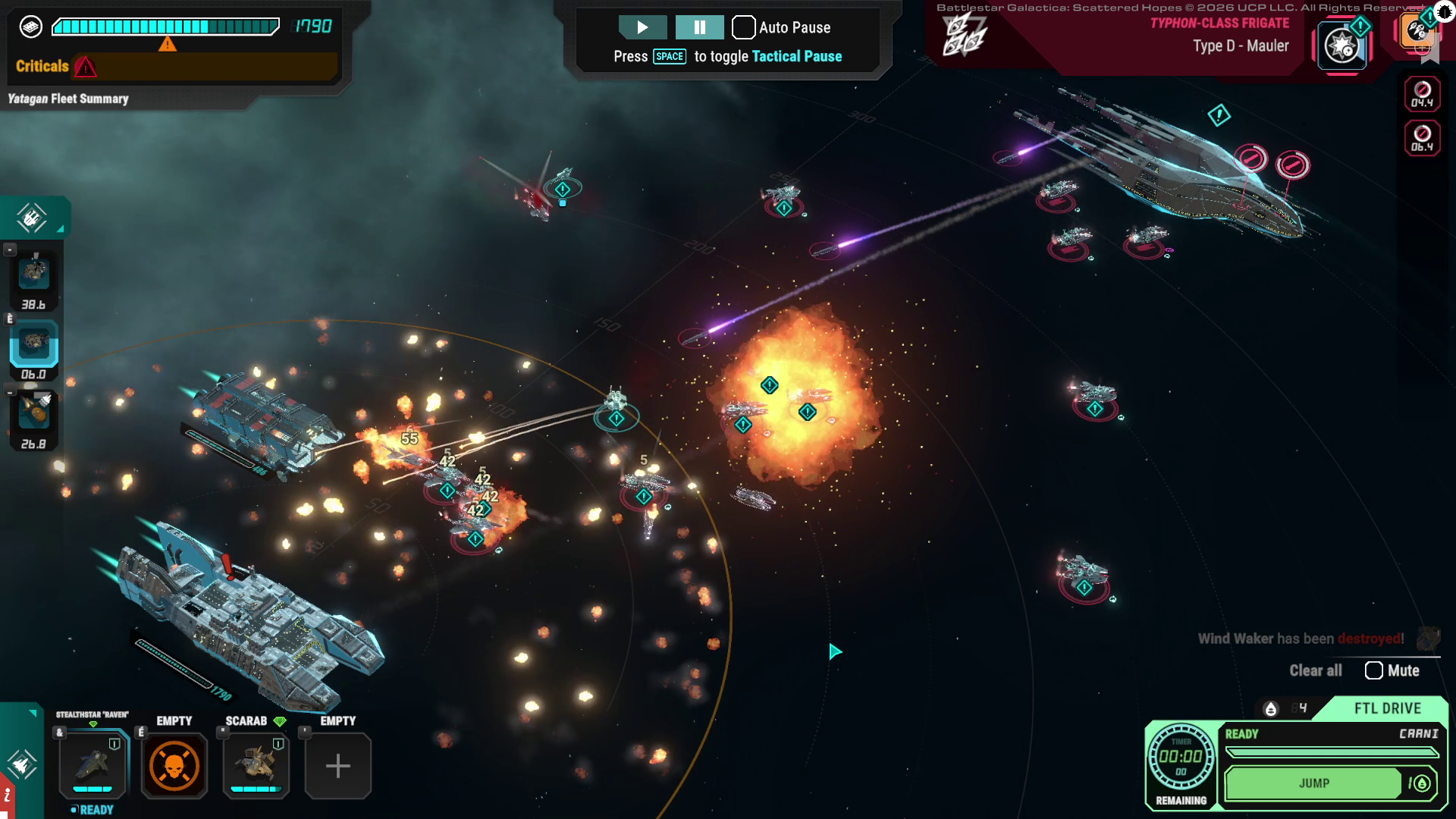Add a squadron to the plus slot

338,766
